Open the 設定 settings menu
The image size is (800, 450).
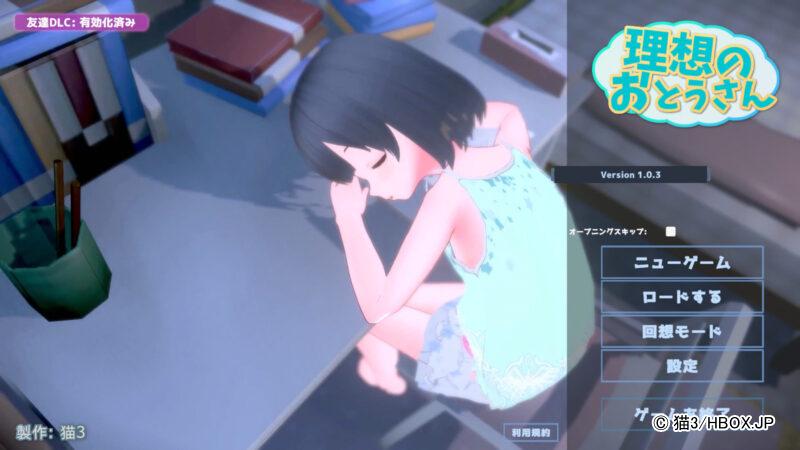[682, 365]
